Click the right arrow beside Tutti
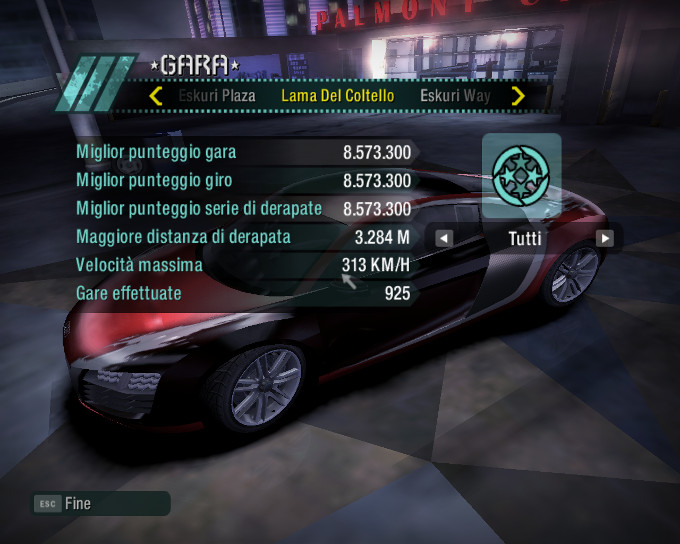This screenshot has height=544, width=680. [x=604, y=238]
